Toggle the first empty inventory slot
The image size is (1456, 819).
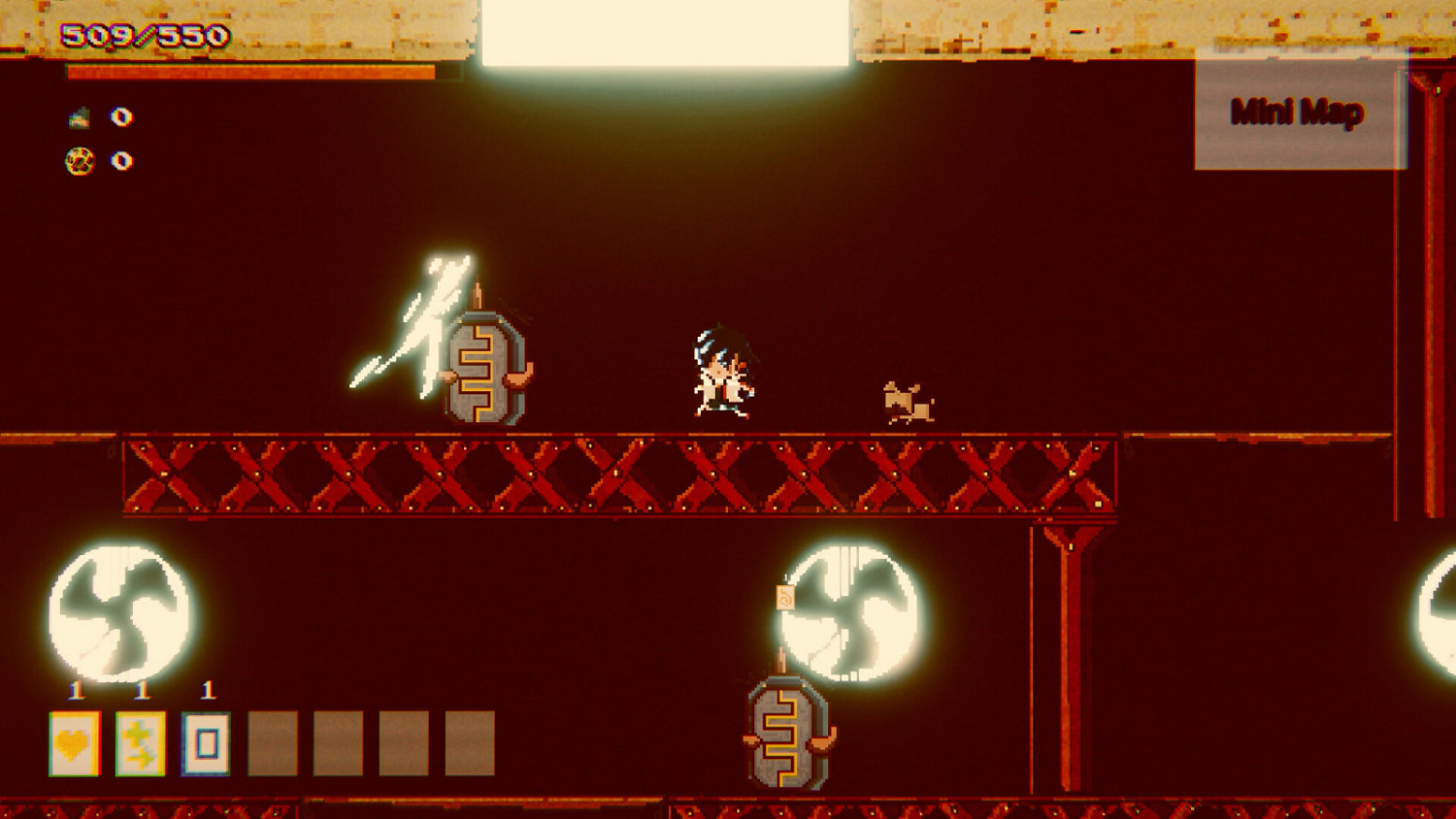coord(274,742)
